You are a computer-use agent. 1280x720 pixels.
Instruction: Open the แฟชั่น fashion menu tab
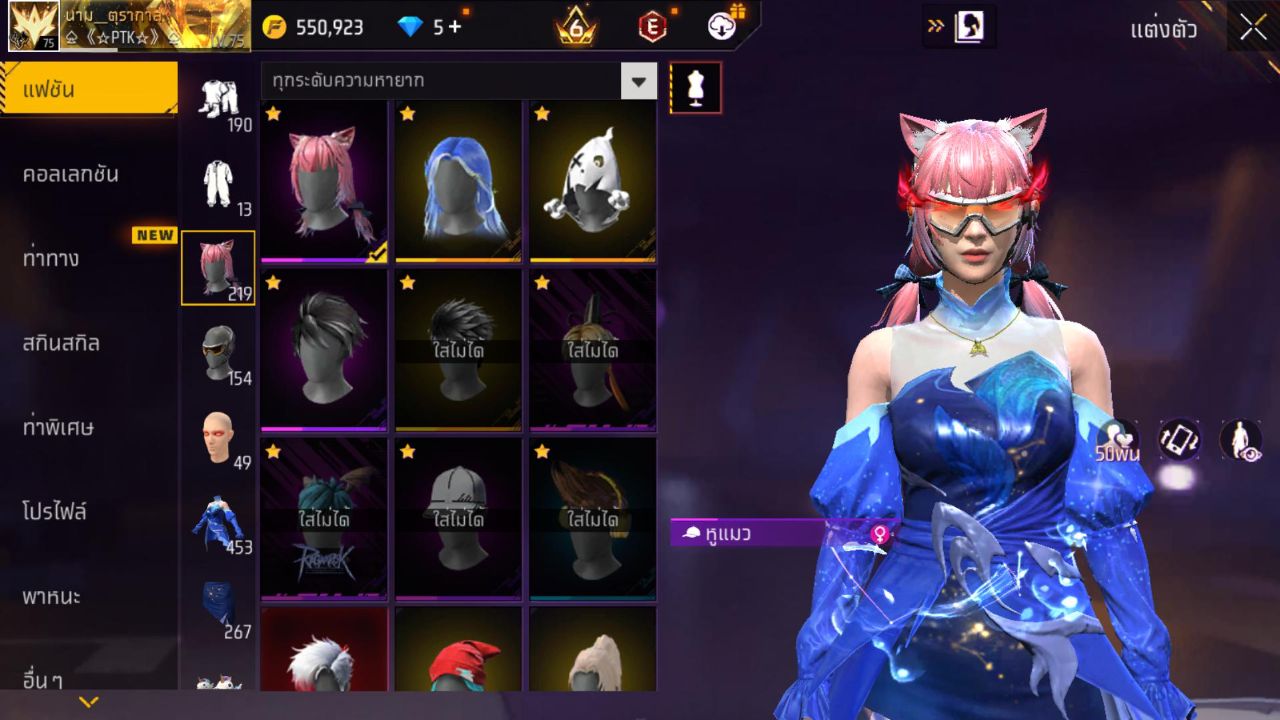tap(89, 90)
